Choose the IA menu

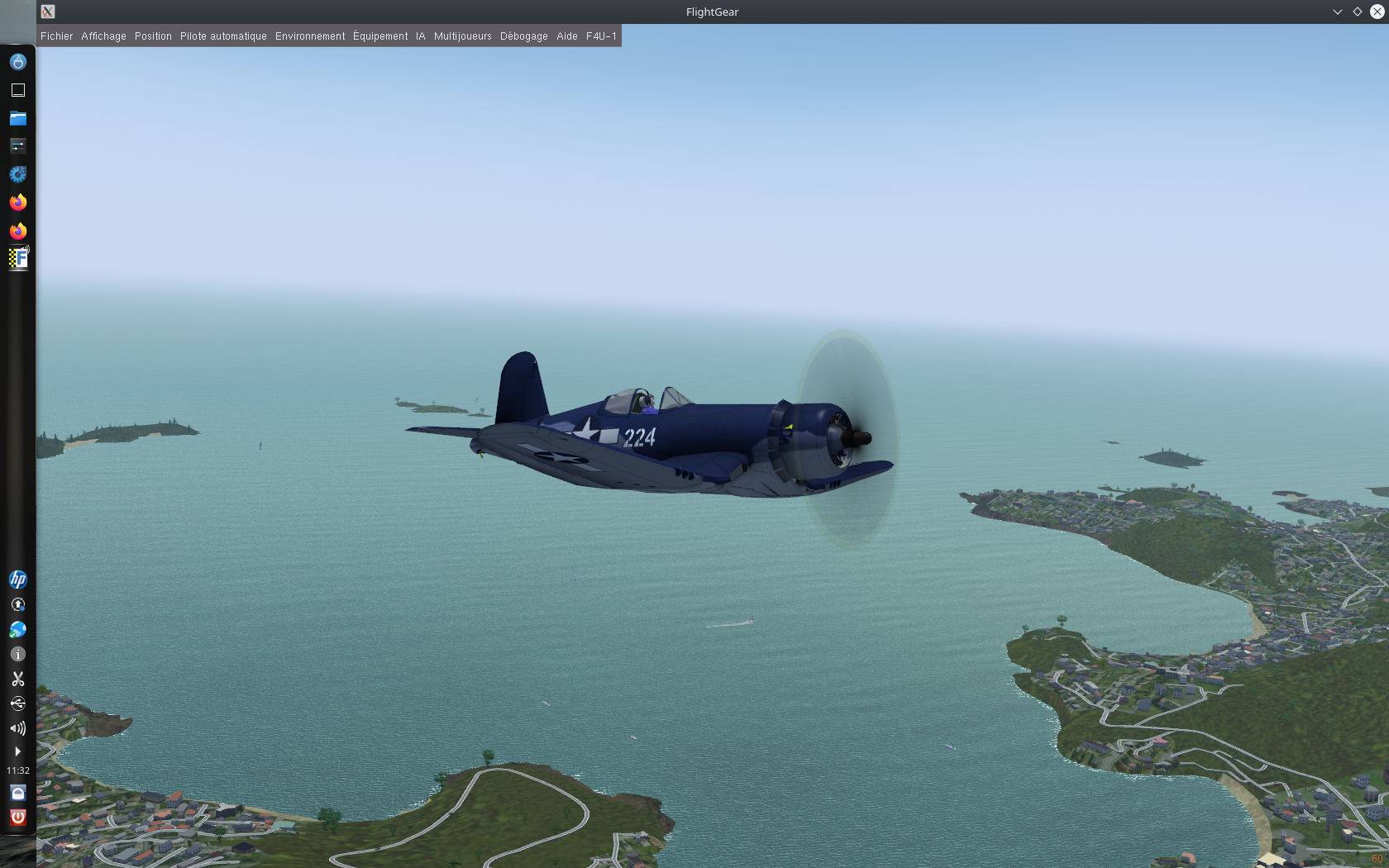420,36
